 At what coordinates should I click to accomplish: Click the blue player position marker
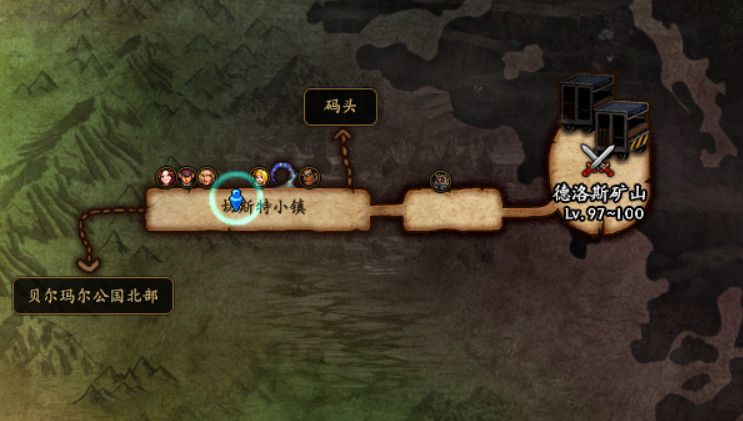point(236,200)
